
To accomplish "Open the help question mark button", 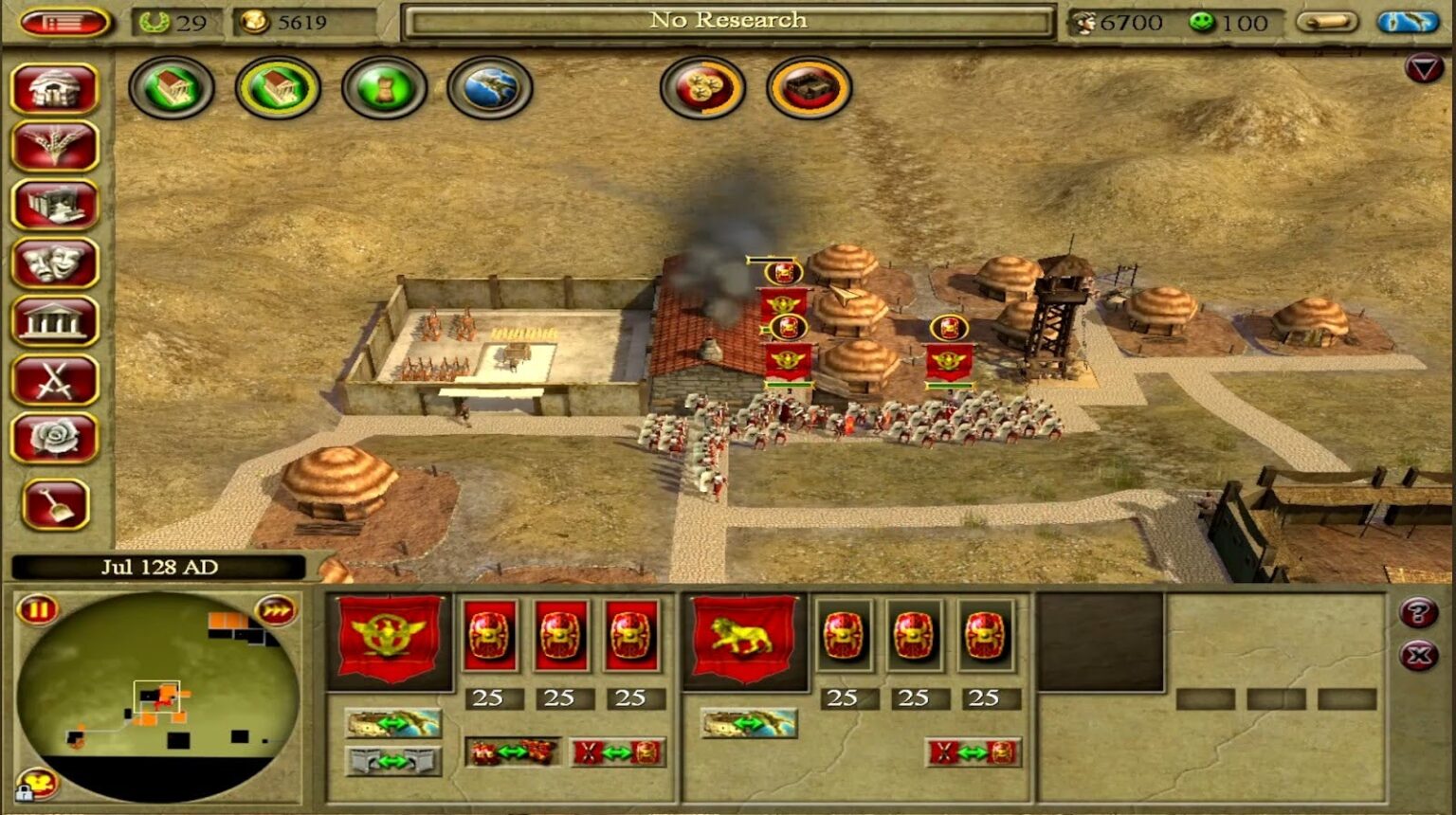I will pyautogui.click(x=1418, y=613).
